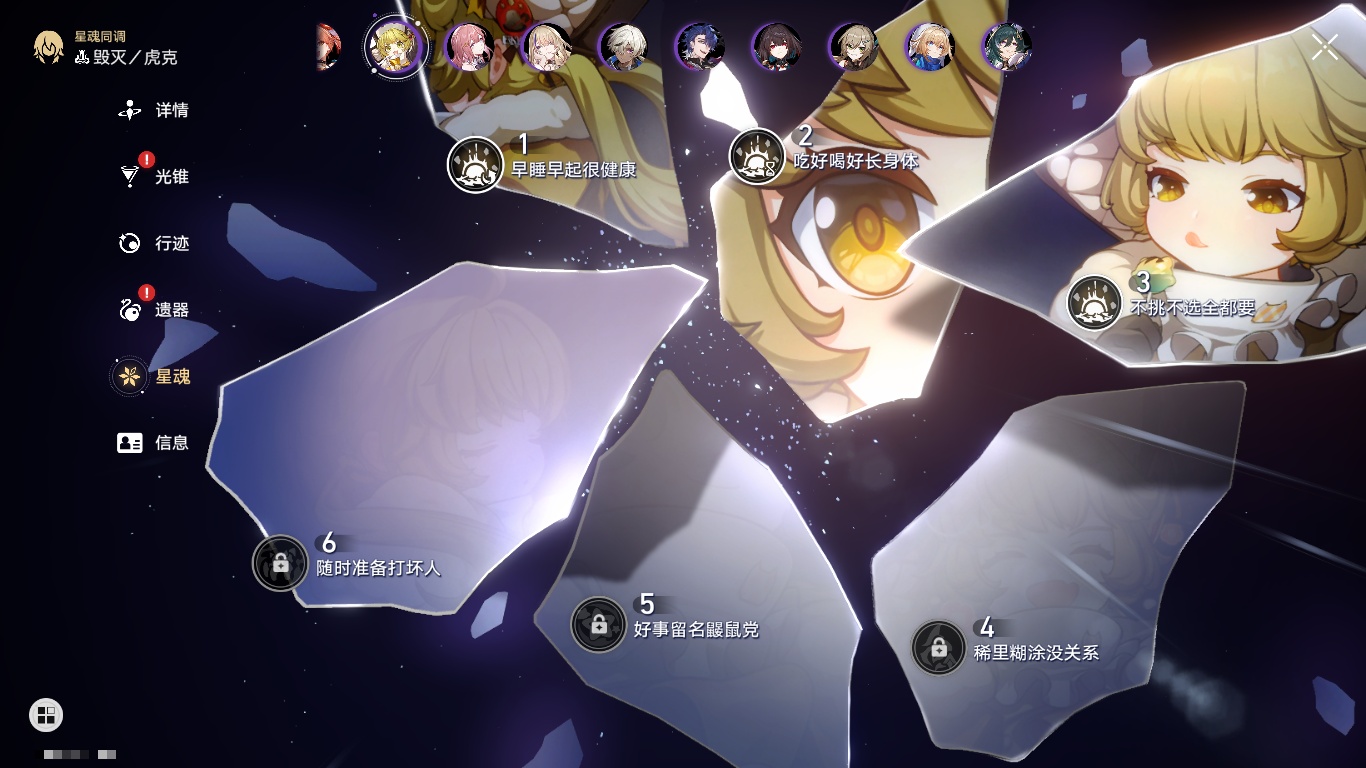Select the blue-haired male character portrait
This screenshot has width=1366, height=768.
point(700,47)
